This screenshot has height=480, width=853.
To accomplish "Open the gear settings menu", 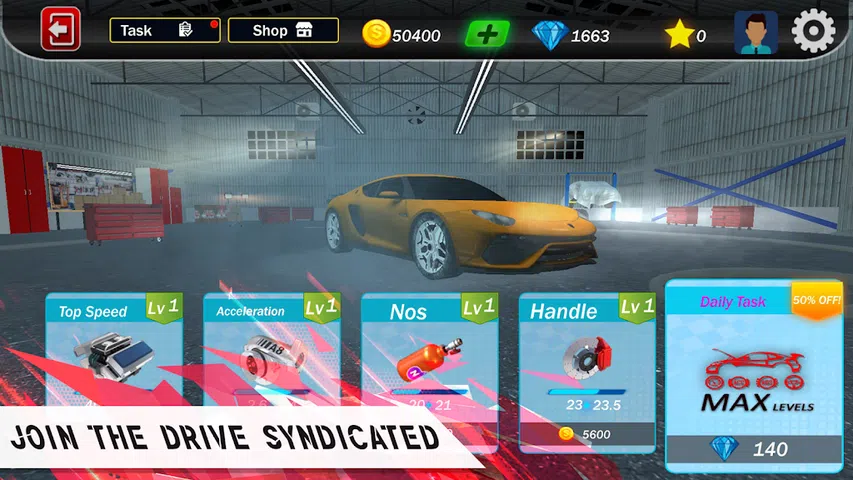I will pyautogui.click(x=813, y=32).
